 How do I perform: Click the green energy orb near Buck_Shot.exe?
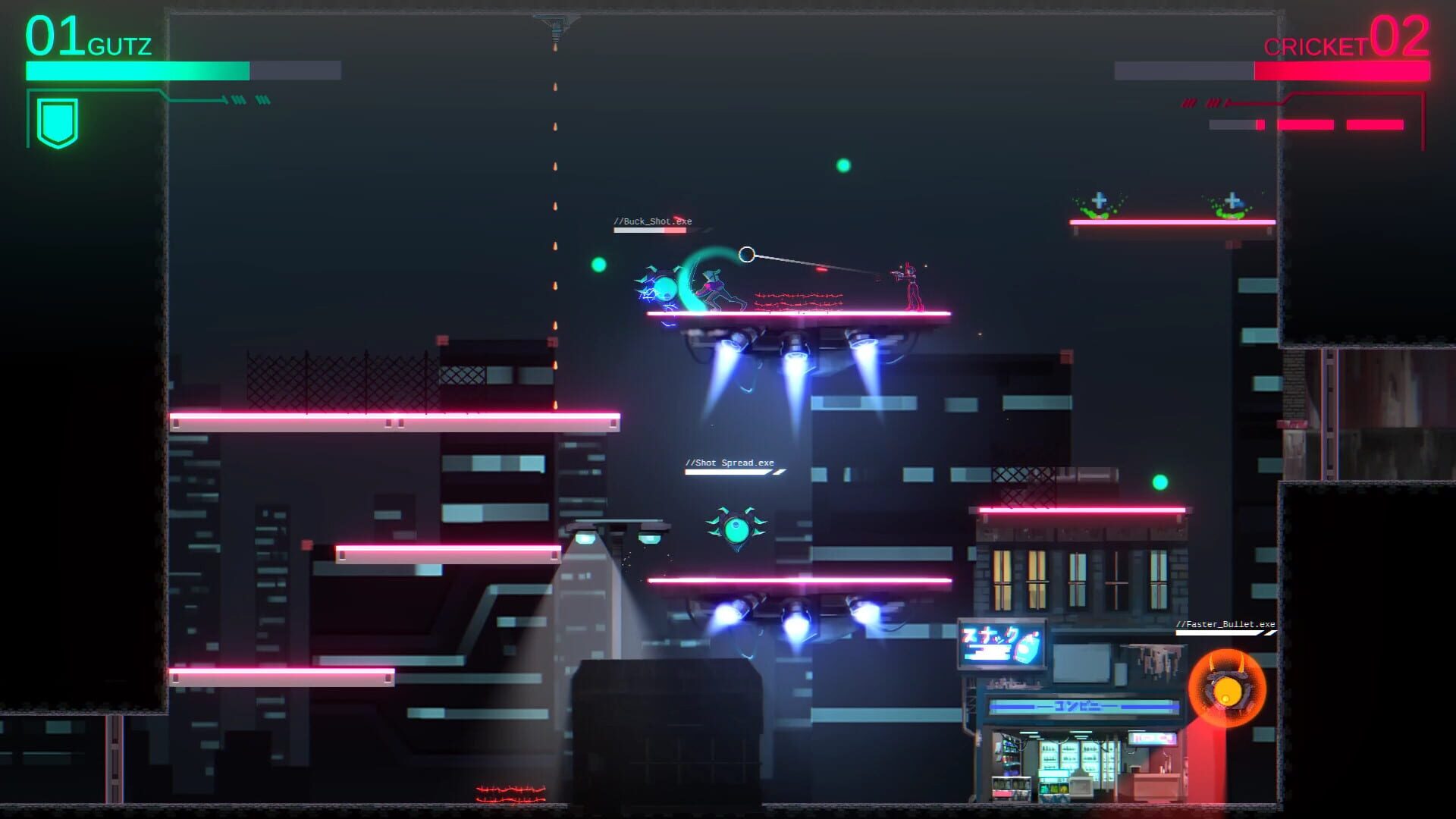(598, 264)
